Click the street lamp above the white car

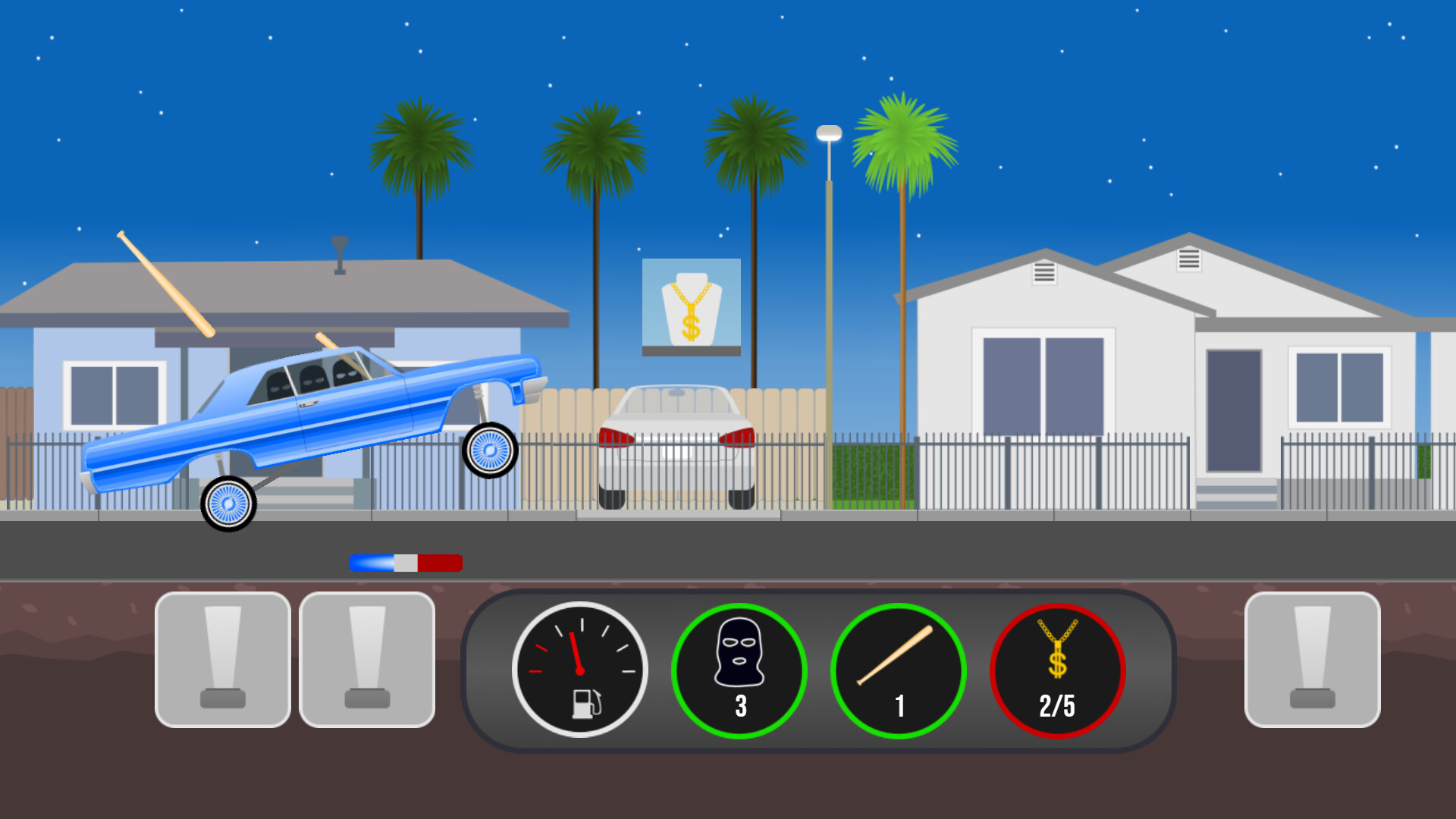point(827,133)
